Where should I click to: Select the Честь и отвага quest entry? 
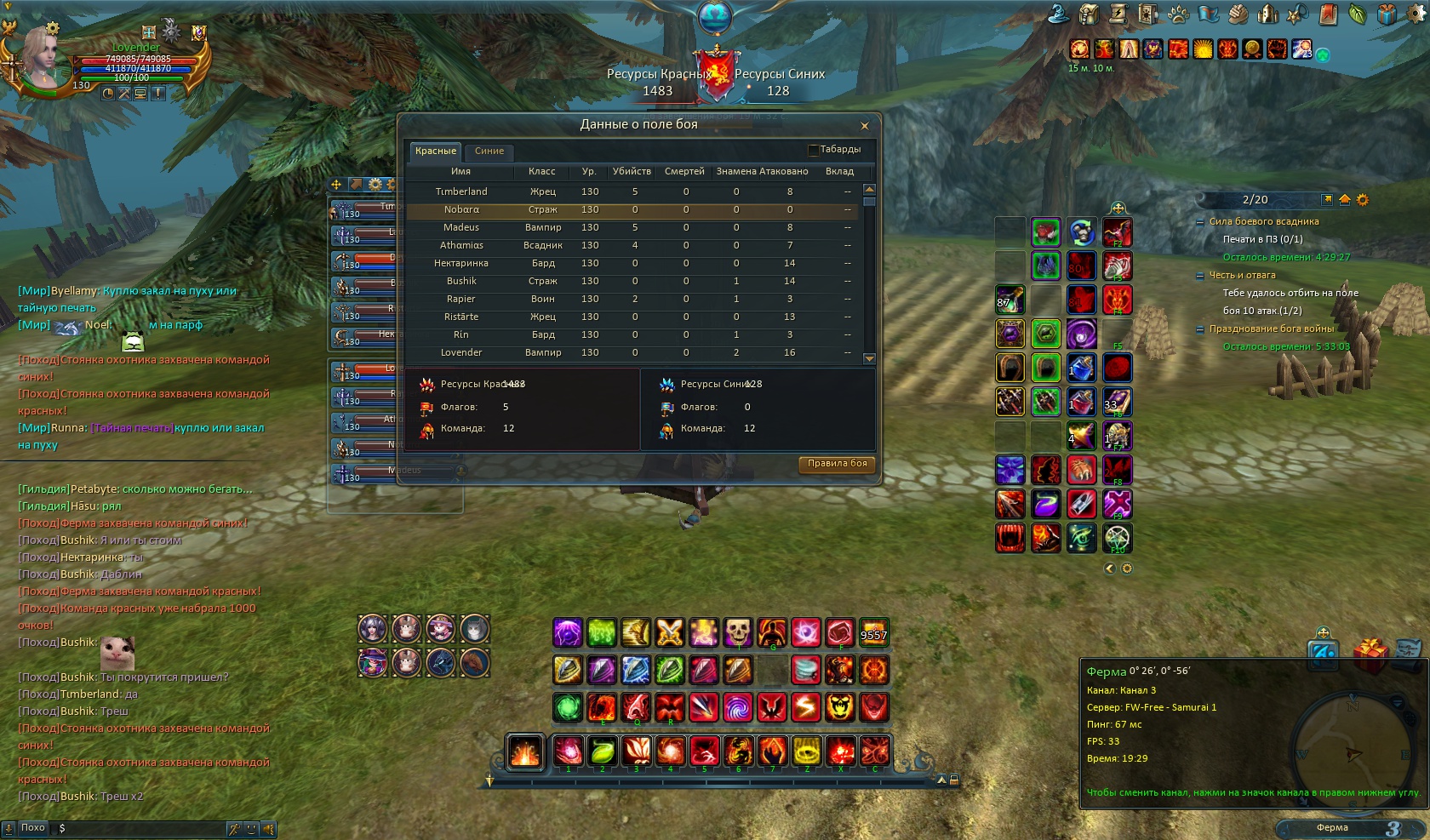click(x=1242, y=276)
